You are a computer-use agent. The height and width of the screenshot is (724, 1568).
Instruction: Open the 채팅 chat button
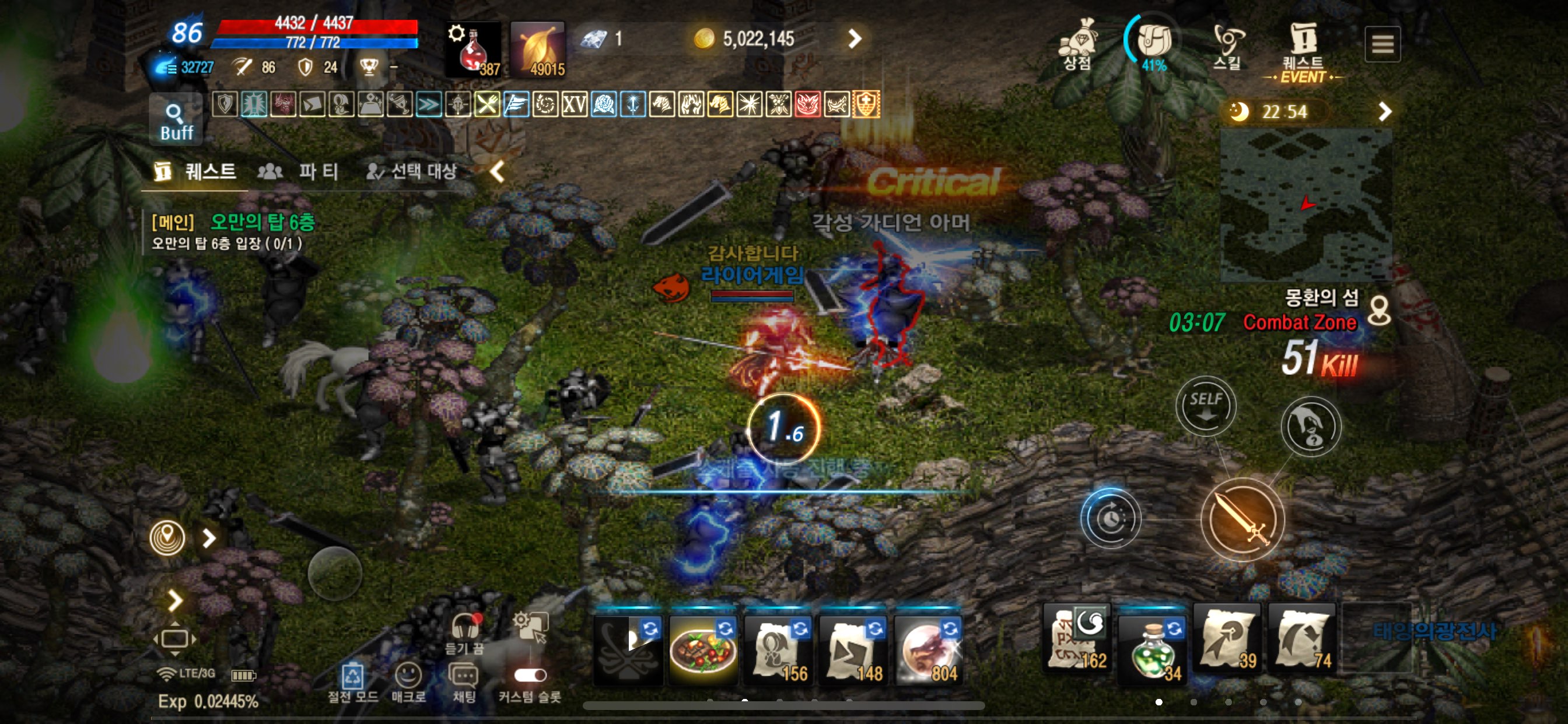(x=464, y=681)
